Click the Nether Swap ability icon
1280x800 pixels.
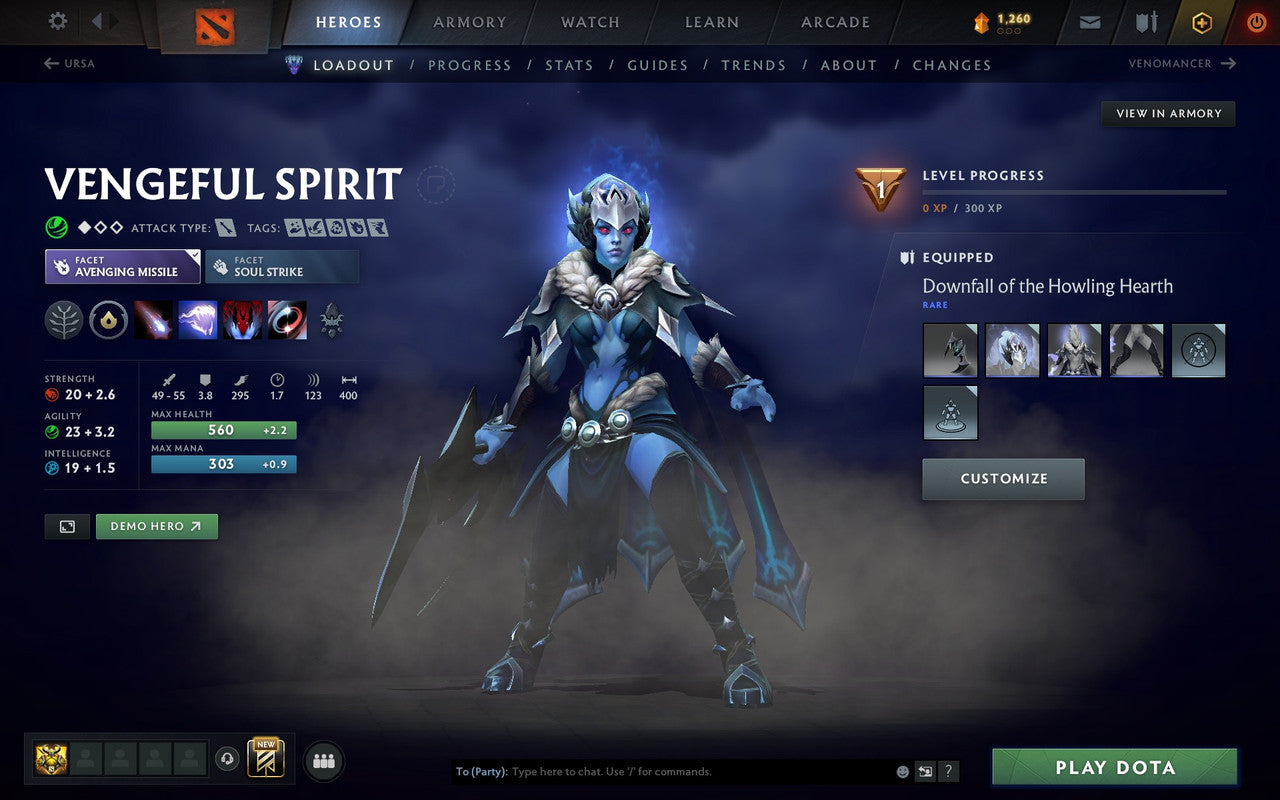pos(286,320)
